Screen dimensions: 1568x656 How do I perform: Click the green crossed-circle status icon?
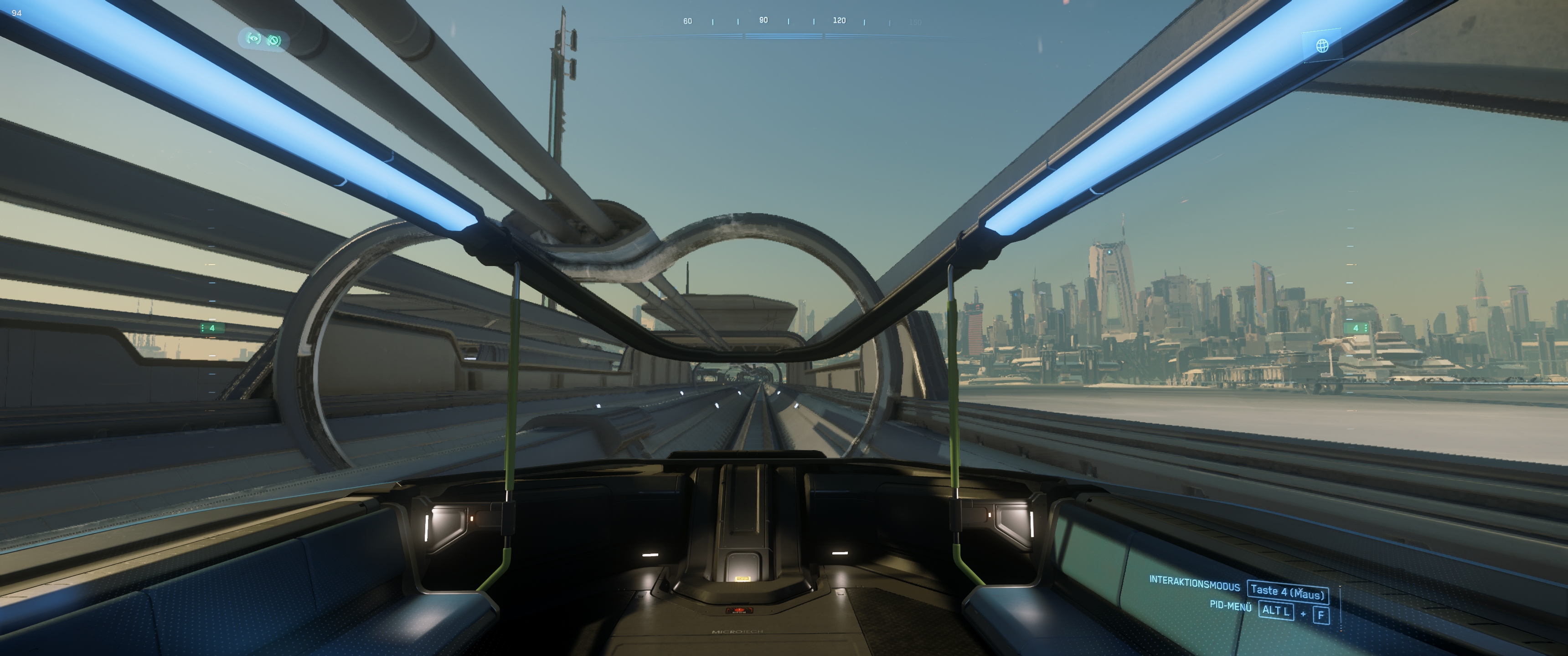[274, 40]
